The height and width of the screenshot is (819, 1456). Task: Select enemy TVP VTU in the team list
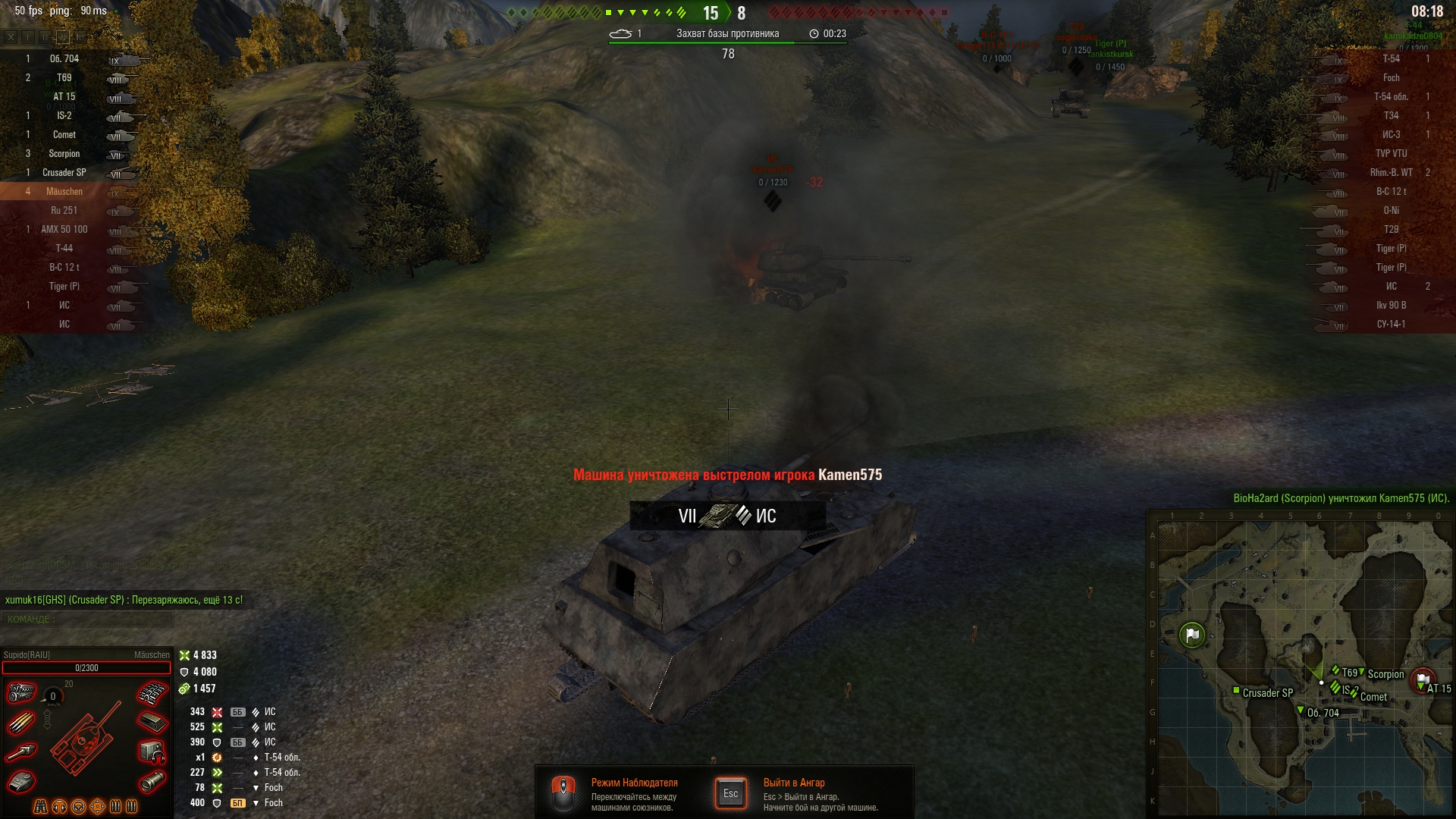(1391, 154)
